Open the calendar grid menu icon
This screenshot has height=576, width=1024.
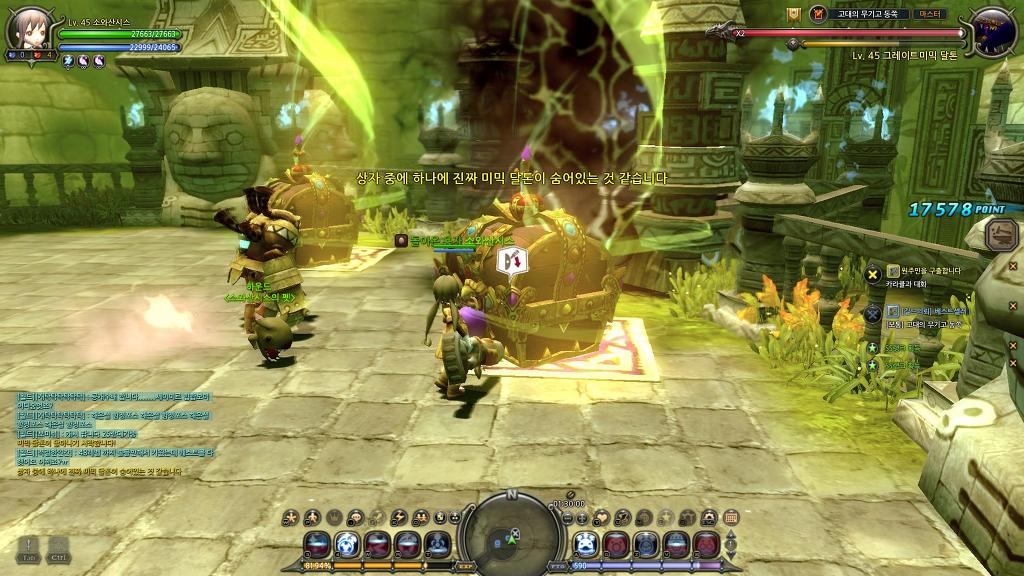pyautogui.click(x=731, y=517)
